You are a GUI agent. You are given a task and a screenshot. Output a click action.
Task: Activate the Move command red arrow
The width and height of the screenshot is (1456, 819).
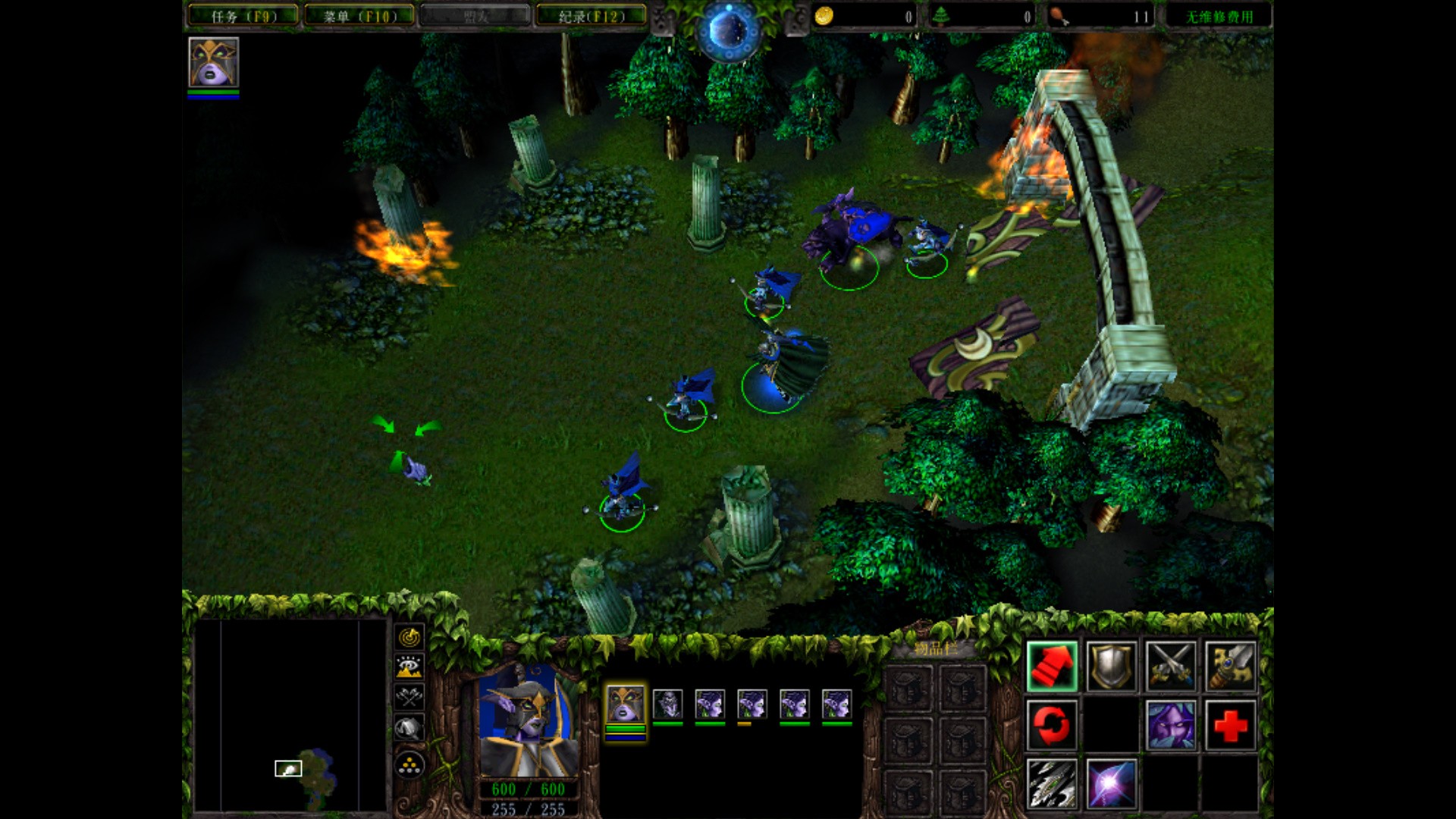click(1052, 666)
